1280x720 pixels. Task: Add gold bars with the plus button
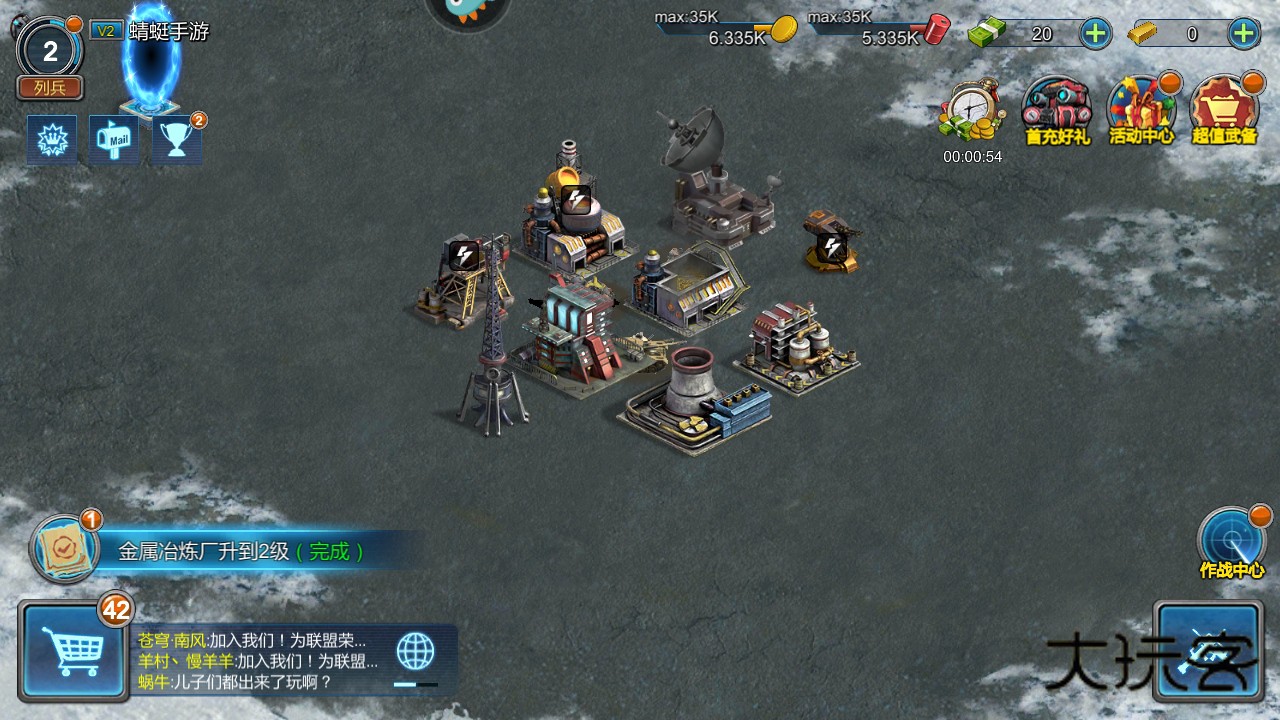coord(1243,33)
